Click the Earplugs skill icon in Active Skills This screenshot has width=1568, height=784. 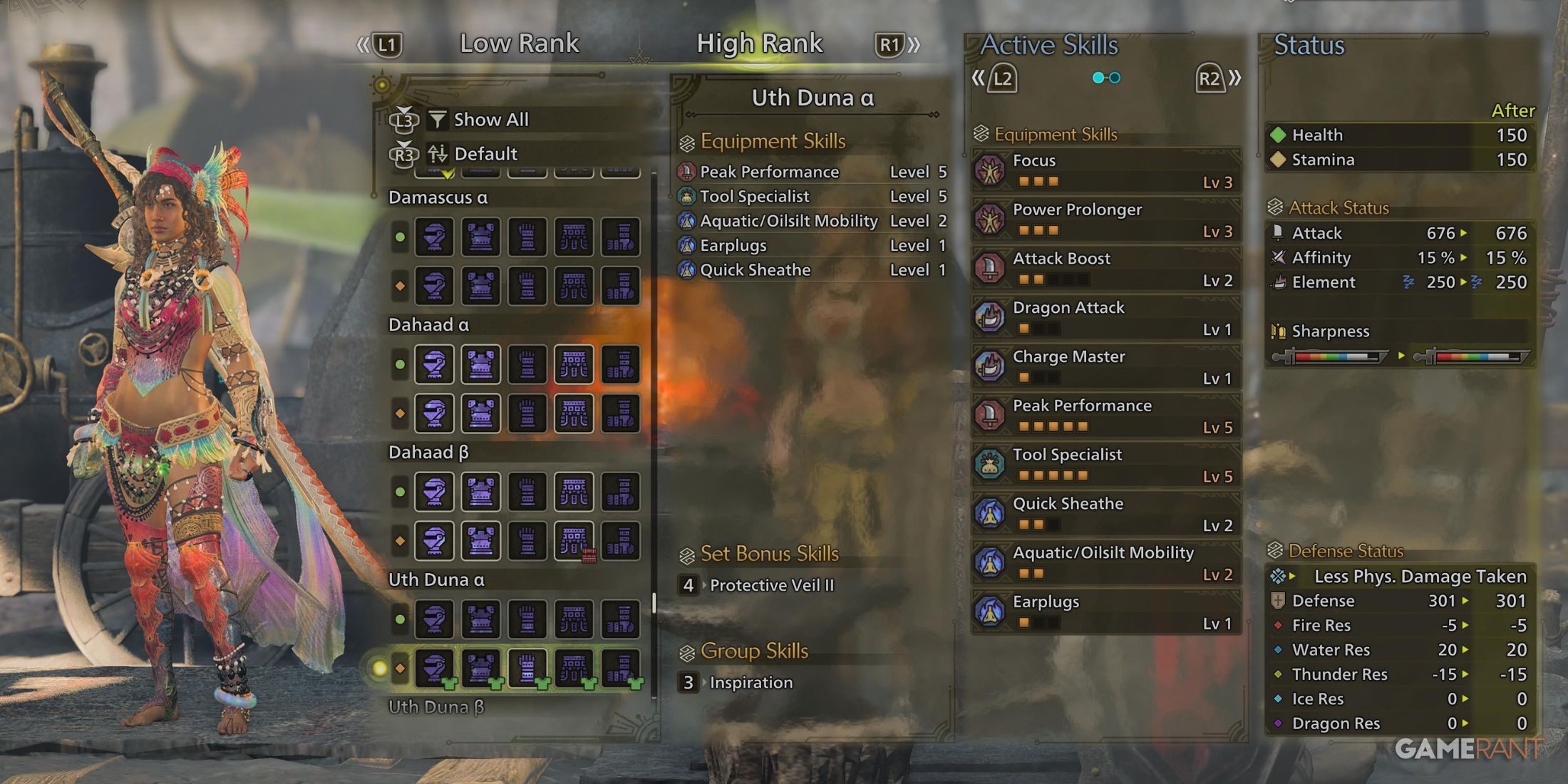[x=991, y=612]
